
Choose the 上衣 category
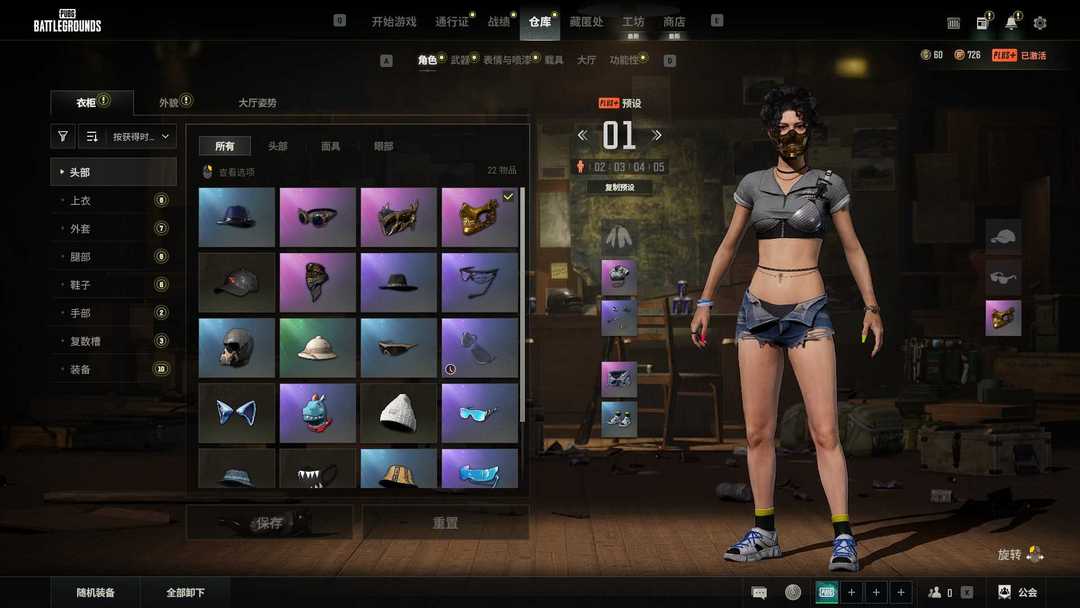tap(80, 200)
